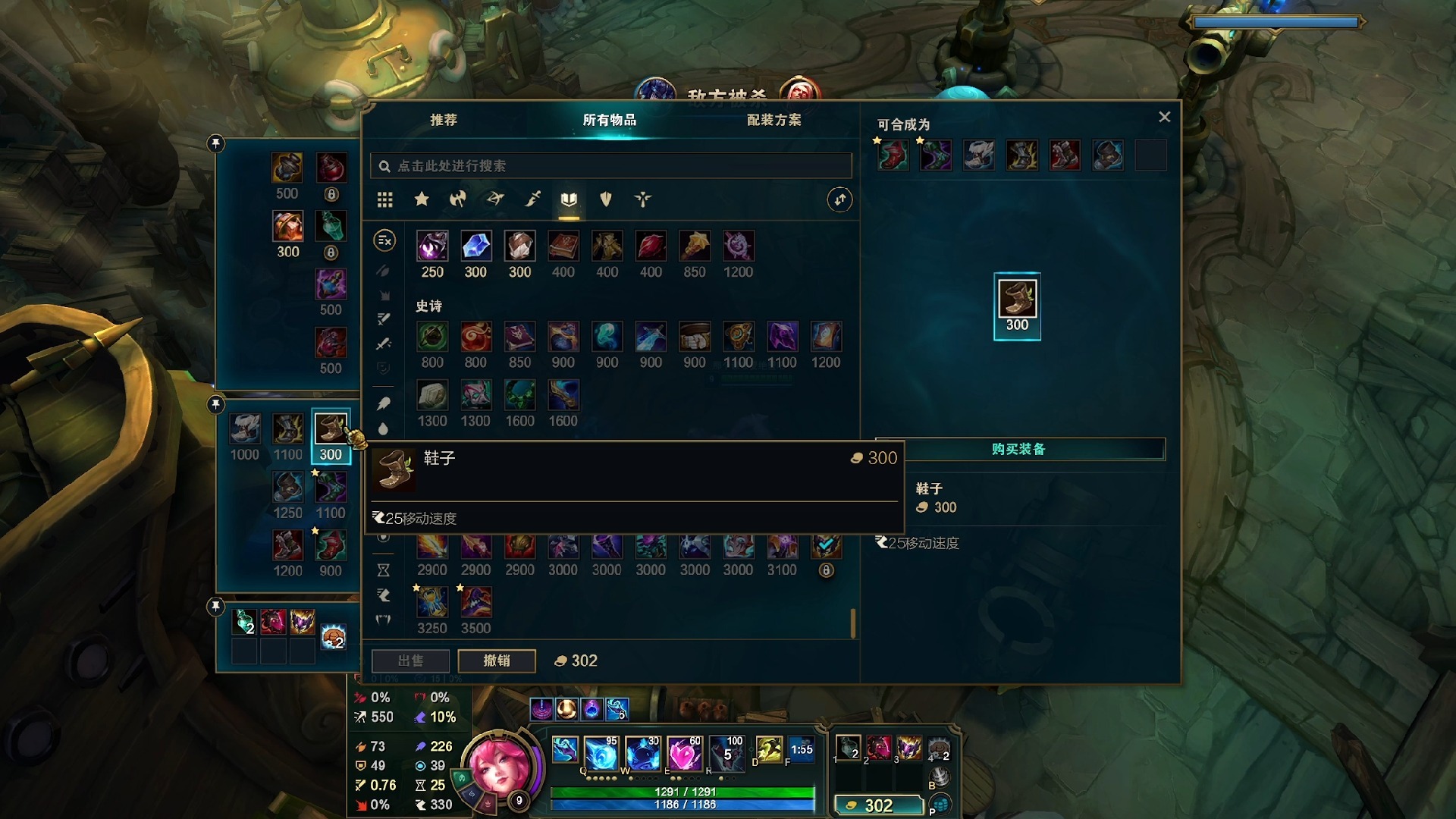Select the shield tank filter
Image resolution: width=1456 pixels, height=819 pixels.
[x=605, y=199]
